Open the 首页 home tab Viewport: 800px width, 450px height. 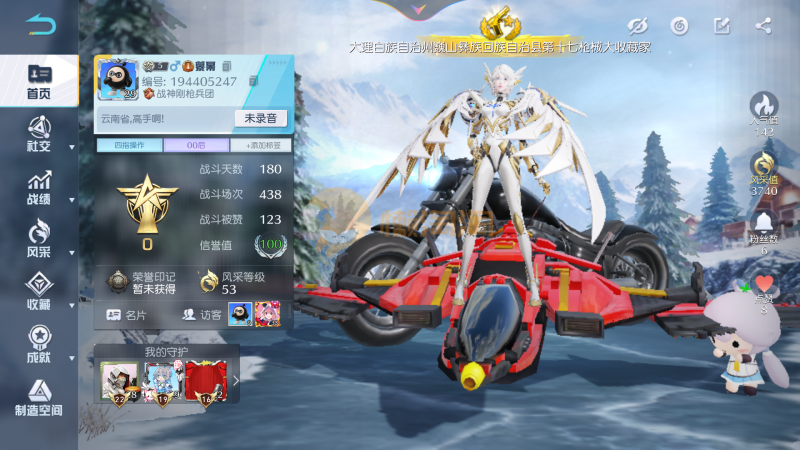click(39, 82)
